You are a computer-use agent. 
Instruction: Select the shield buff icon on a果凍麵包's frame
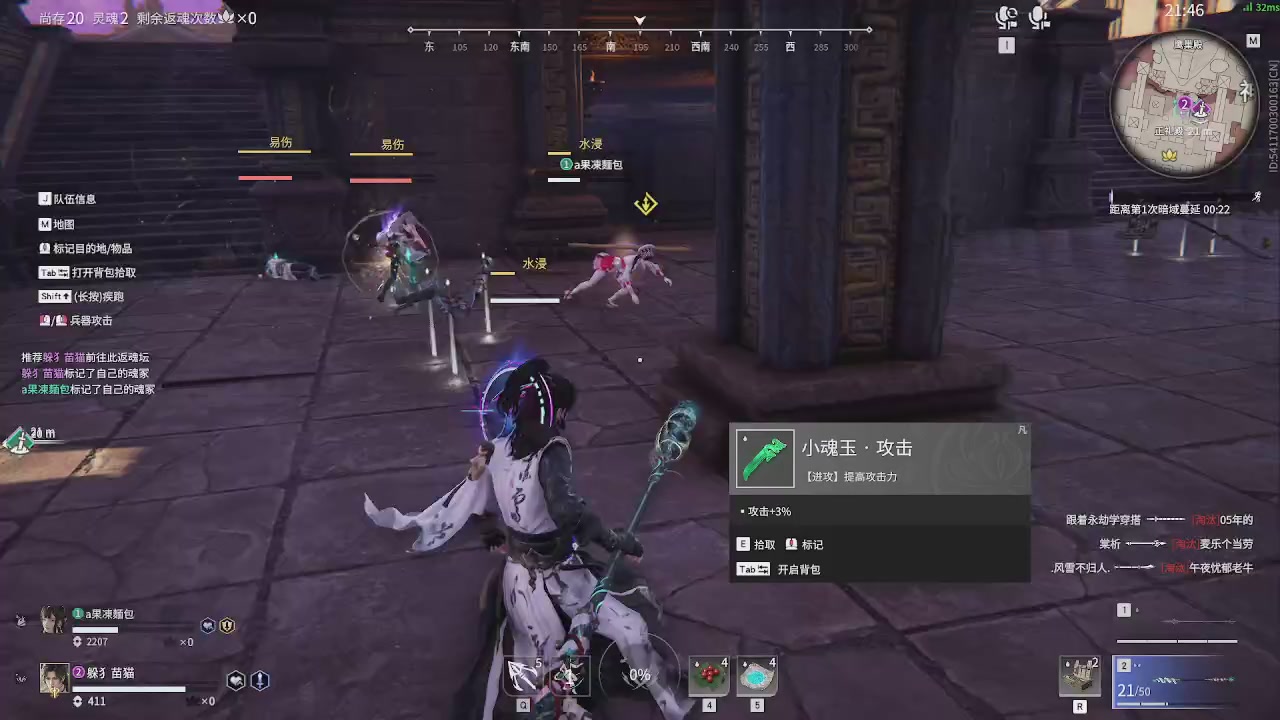[x=227, y=625]
